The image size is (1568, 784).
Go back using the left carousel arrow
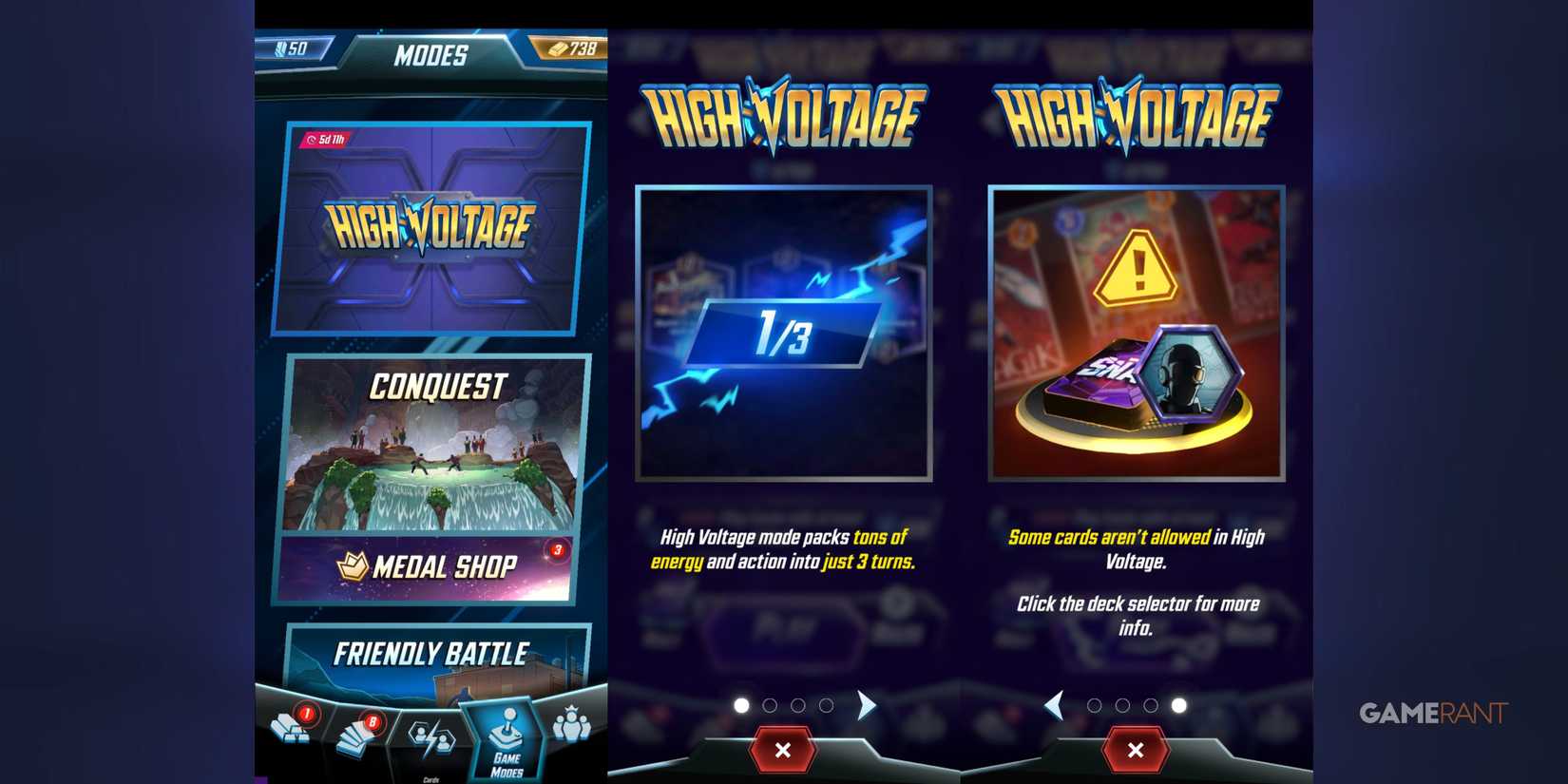[x=1055, y=705]
